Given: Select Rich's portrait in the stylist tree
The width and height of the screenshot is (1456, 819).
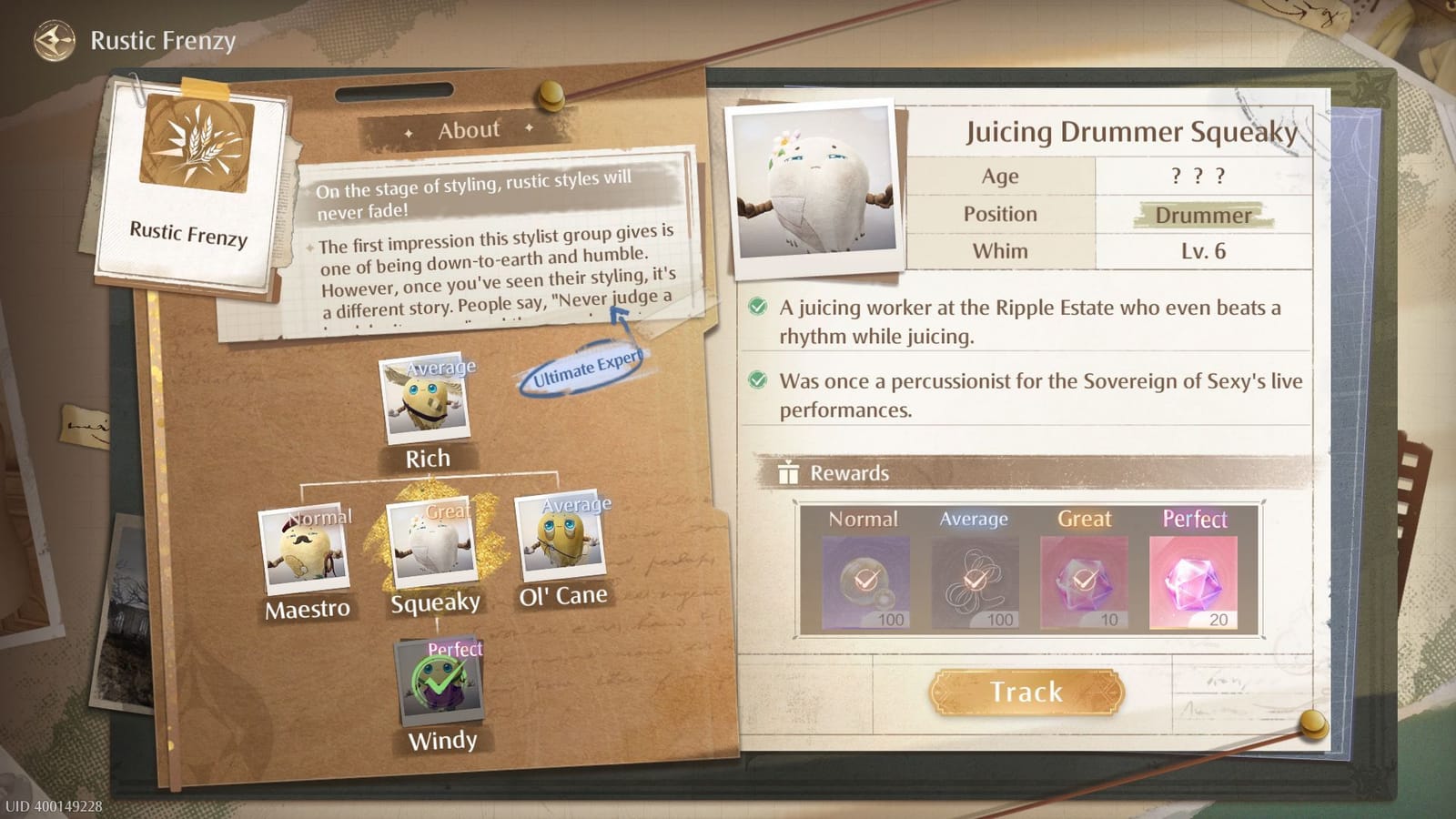Looking at the screenshot, I should (x=428, y=400).
